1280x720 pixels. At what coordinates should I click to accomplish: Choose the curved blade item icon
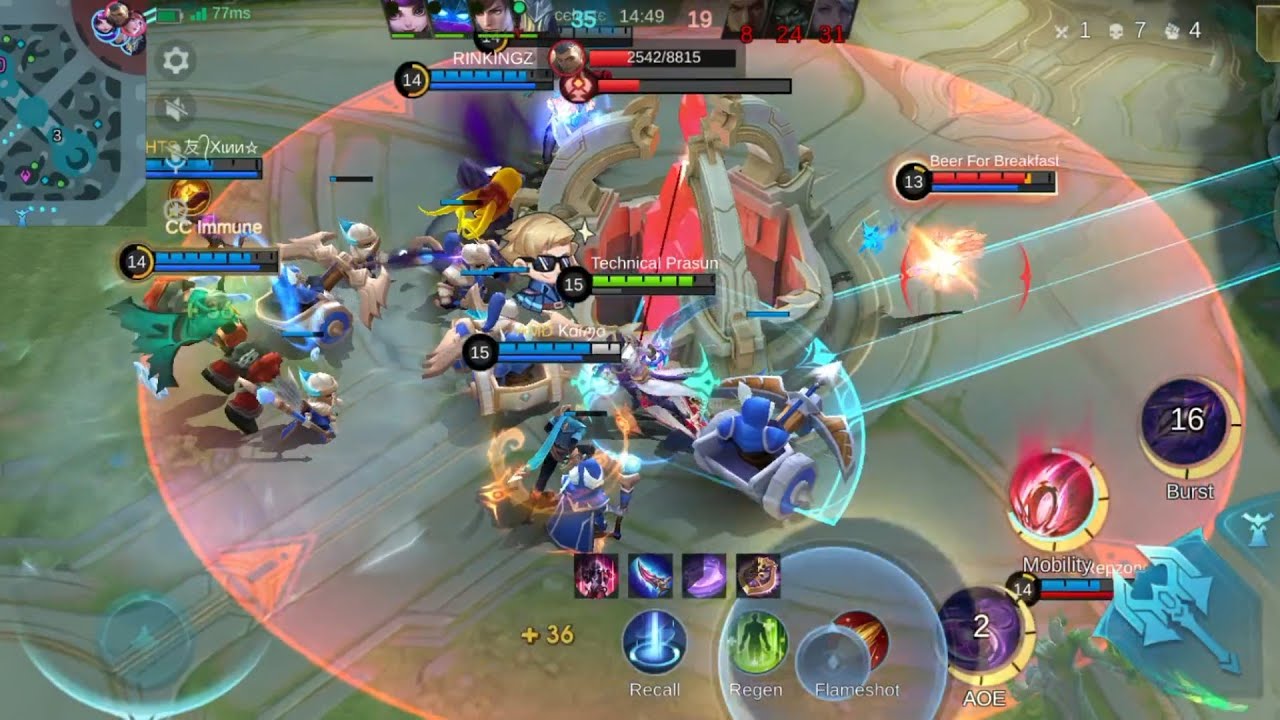tap(650, 577)
